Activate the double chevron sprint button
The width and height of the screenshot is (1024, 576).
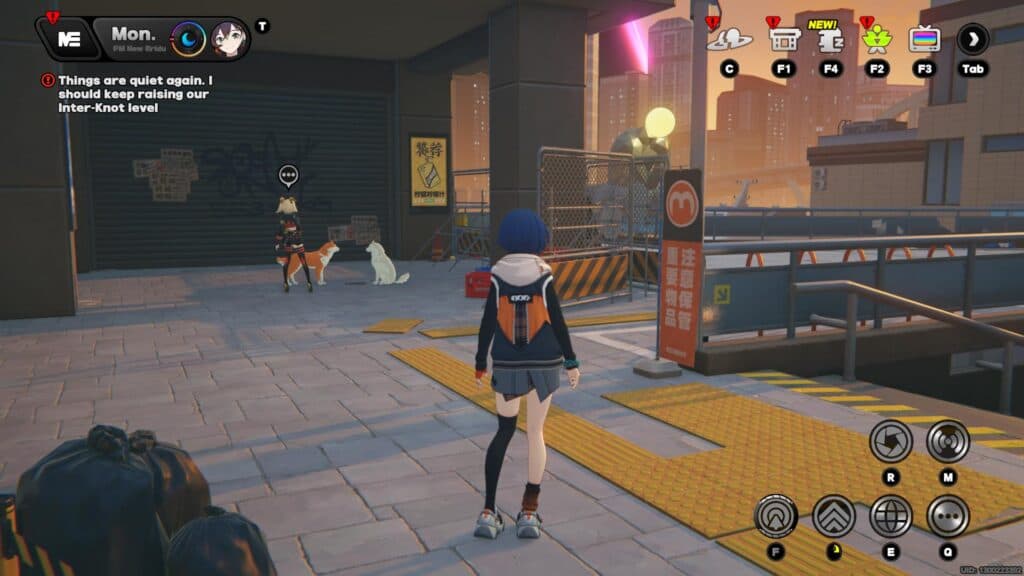(x=833, y=516)
